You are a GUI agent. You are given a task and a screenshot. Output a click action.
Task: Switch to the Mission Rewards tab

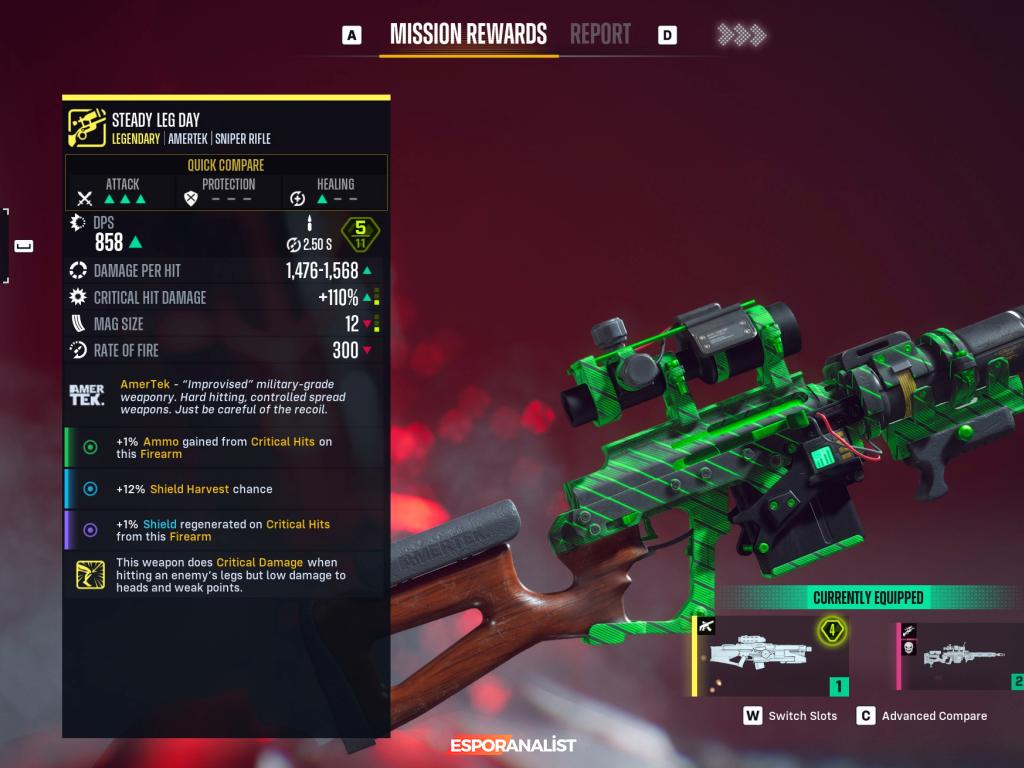468,34
